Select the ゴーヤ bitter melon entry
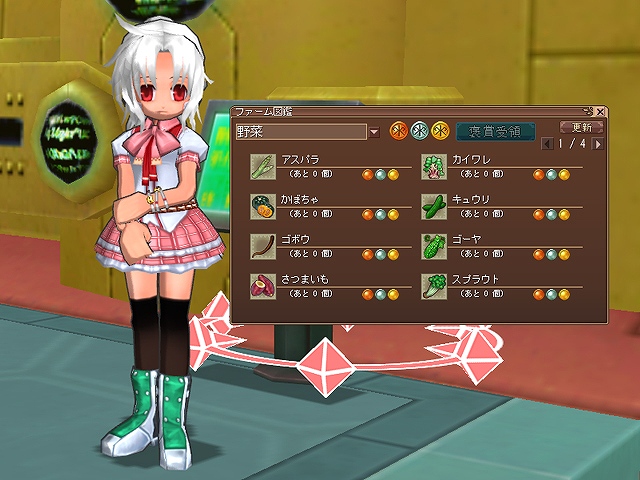 point(432,247)
